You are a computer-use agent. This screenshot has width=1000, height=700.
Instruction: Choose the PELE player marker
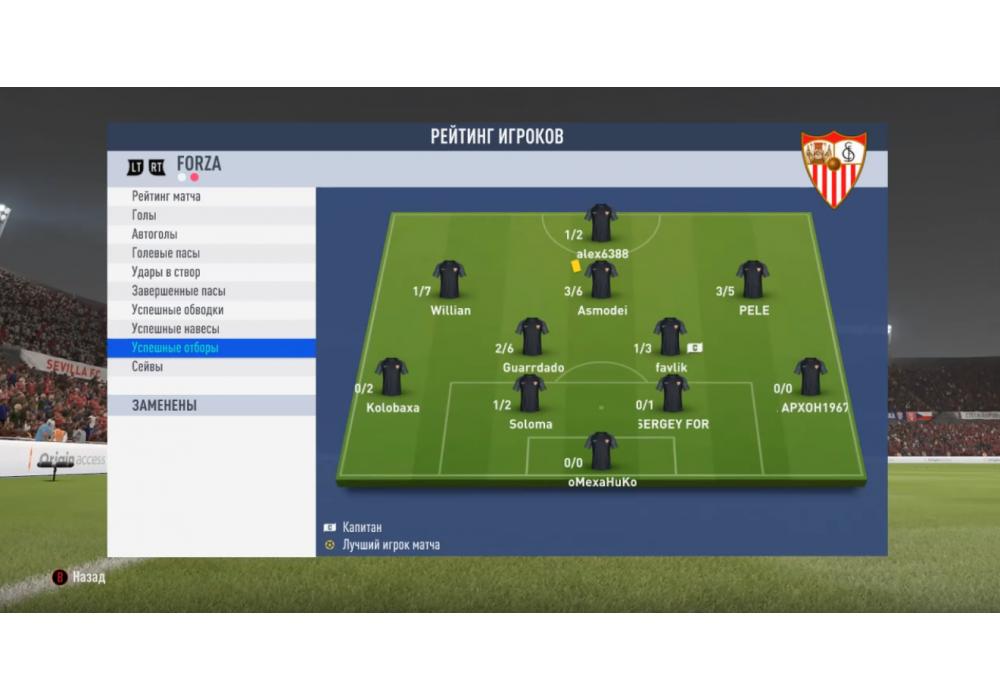752,280
